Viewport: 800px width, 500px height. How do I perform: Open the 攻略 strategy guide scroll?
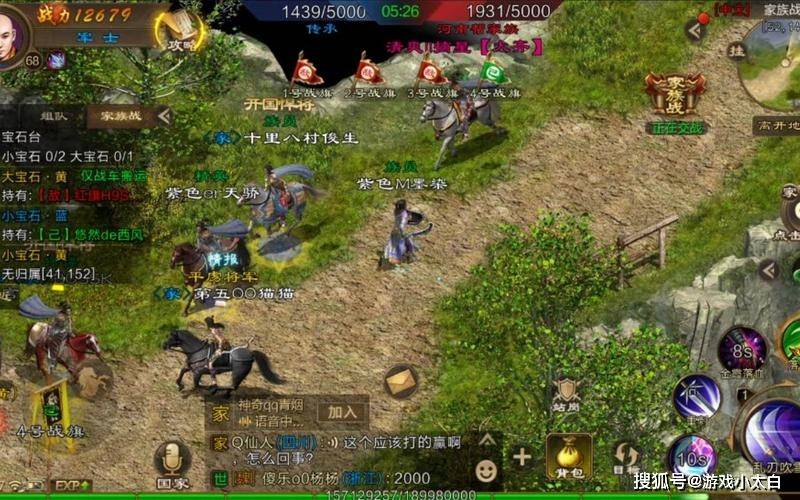pyautogui.click(x=181, y=31)
